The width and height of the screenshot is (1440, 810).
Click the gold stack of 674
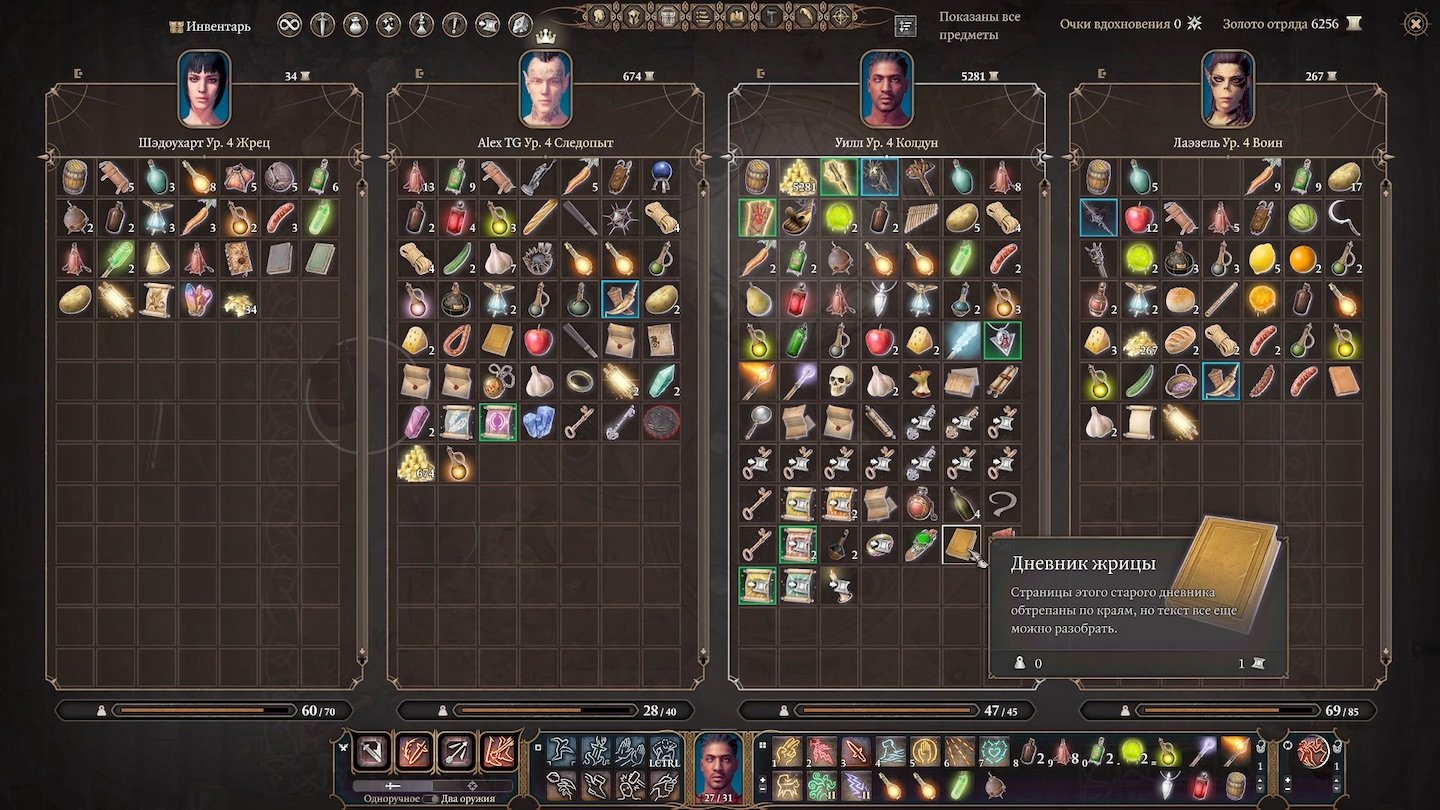pyautogui.click(x=416, y=462)
